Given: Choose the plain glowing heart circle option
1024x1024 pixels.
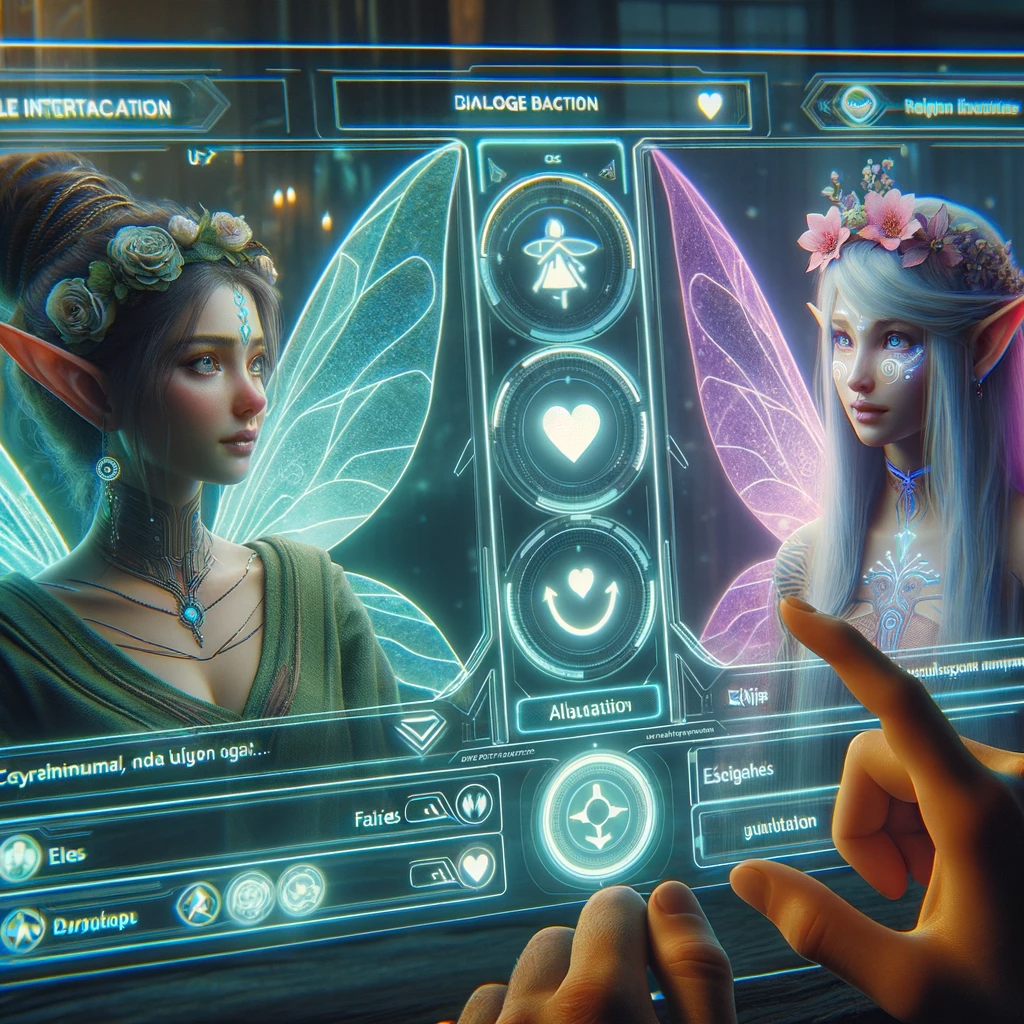Looking at the screenshot, I should point(570,431).
